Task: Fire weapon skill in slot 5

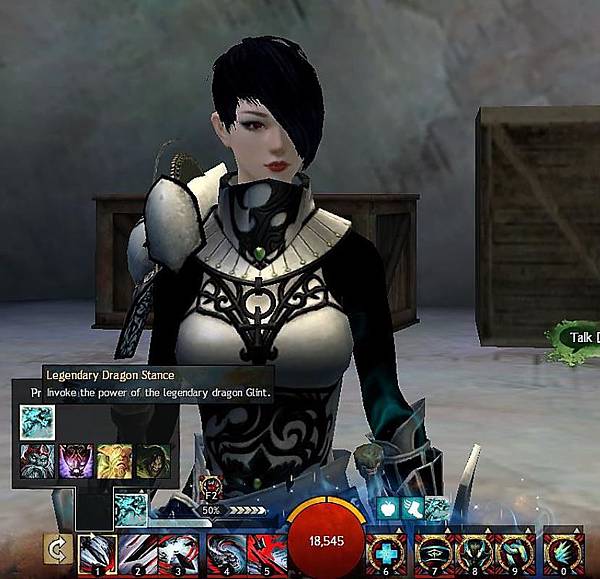Action: (264, 553)
